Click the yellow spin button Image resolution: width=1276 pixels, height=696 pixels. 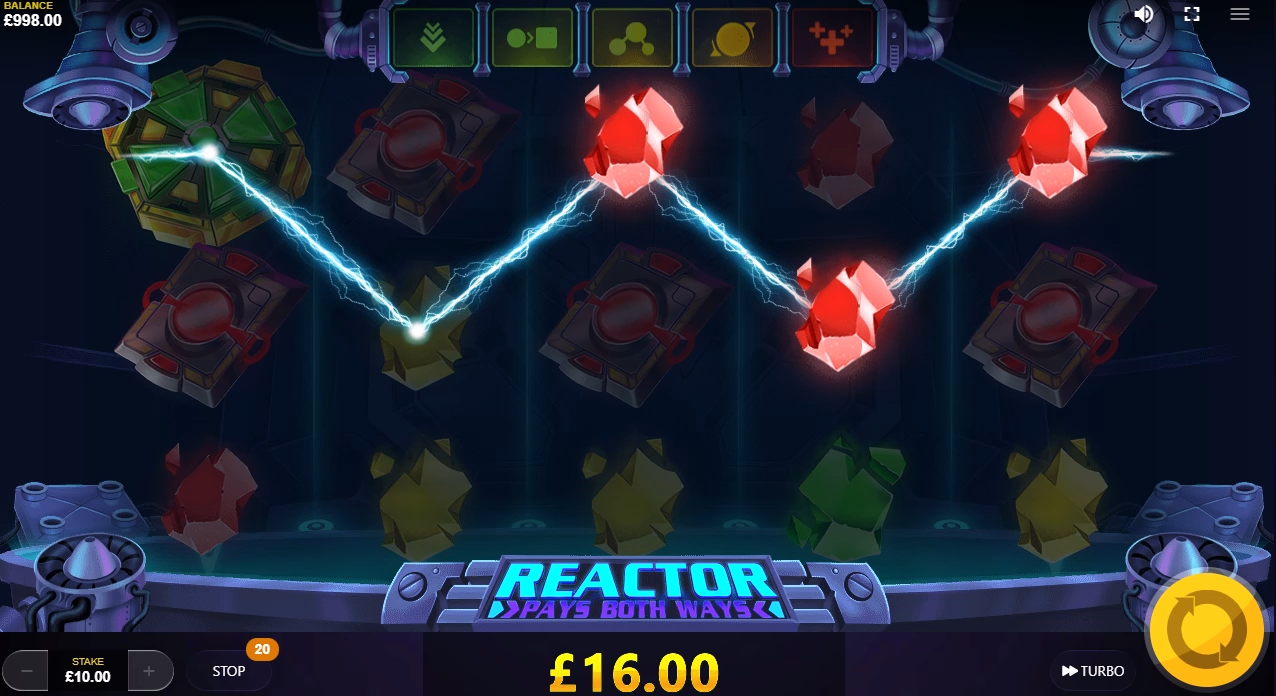[x=1207, y=630]
